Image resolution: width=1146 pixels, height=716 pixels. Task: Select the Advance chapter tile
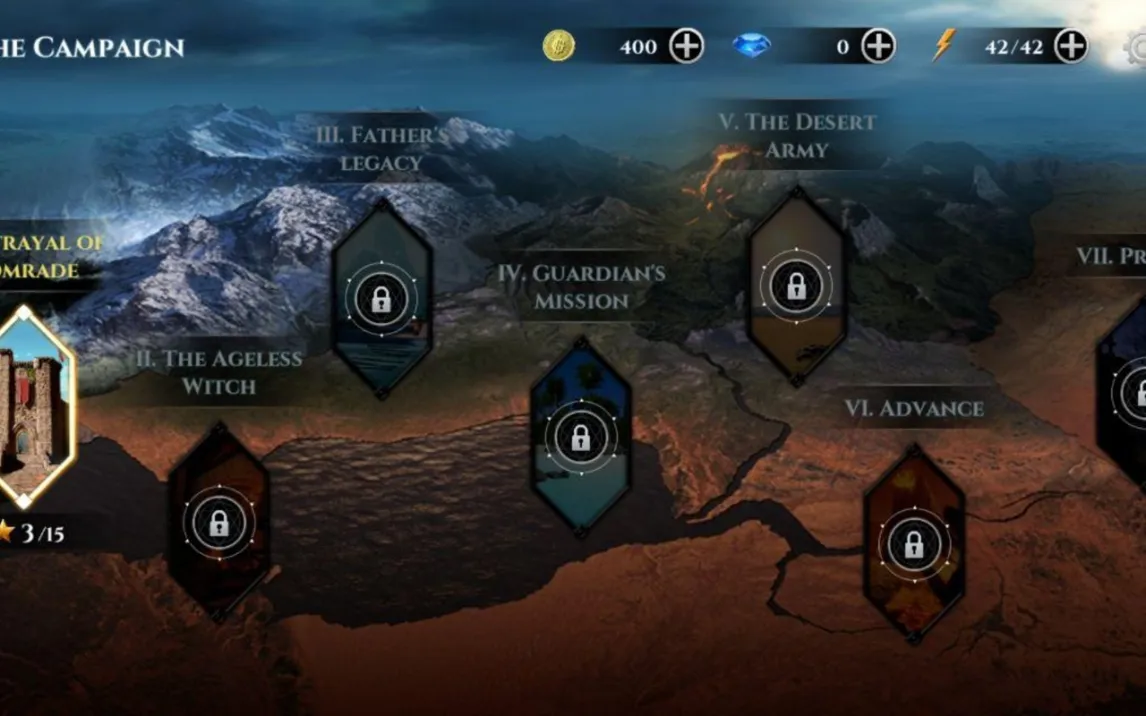pos(913,543)
